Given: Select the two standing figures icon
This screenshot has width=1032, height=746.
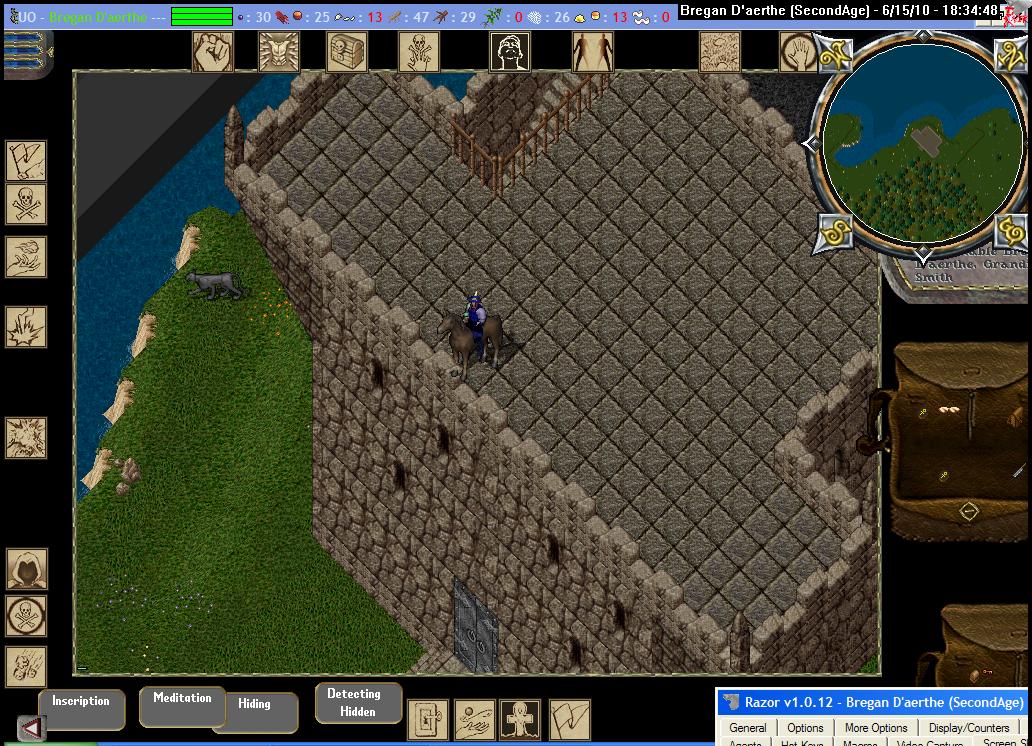Looking at the screenshot, I should [592, 52].
